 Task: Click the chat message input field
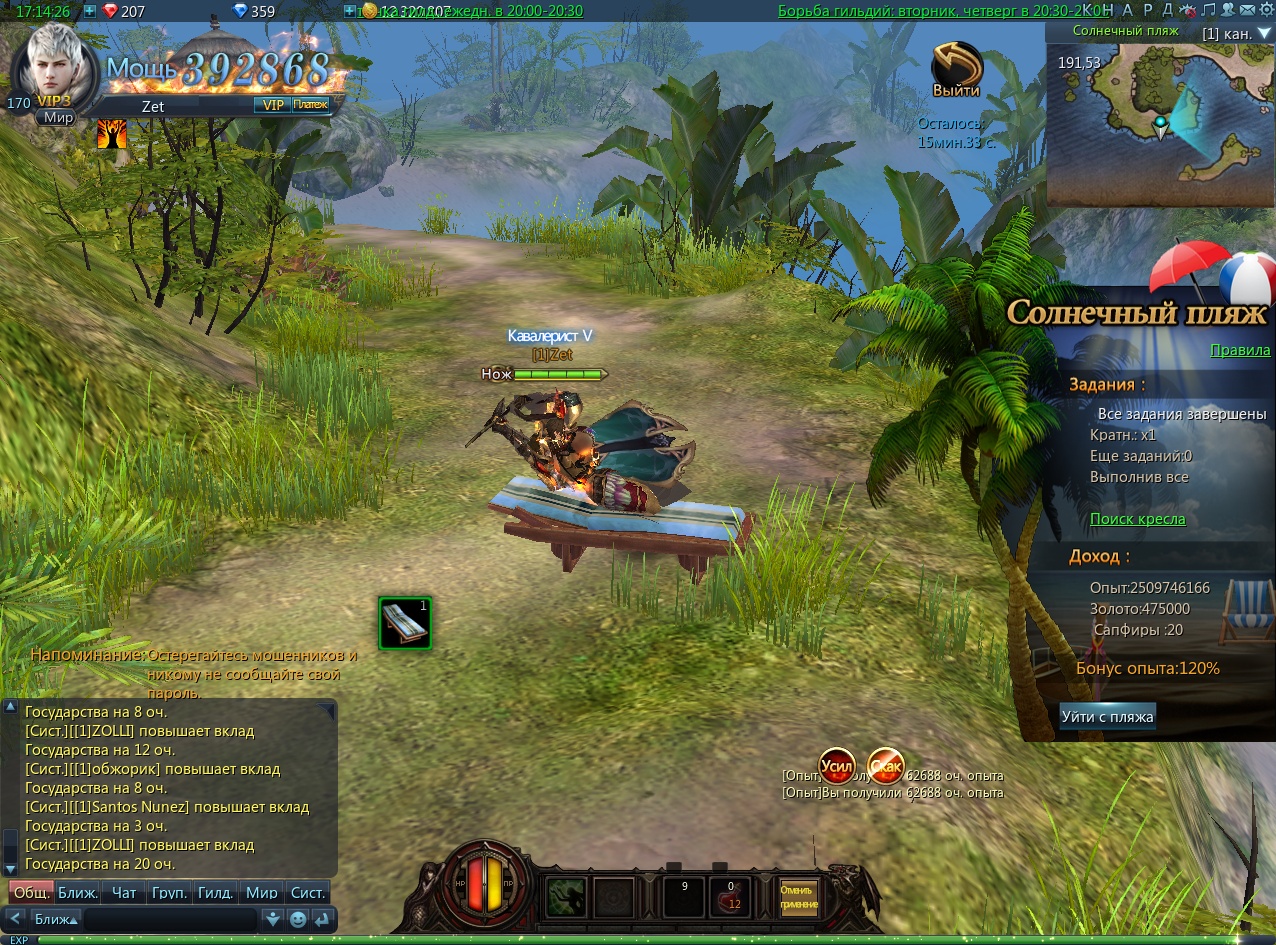[170, 919]
